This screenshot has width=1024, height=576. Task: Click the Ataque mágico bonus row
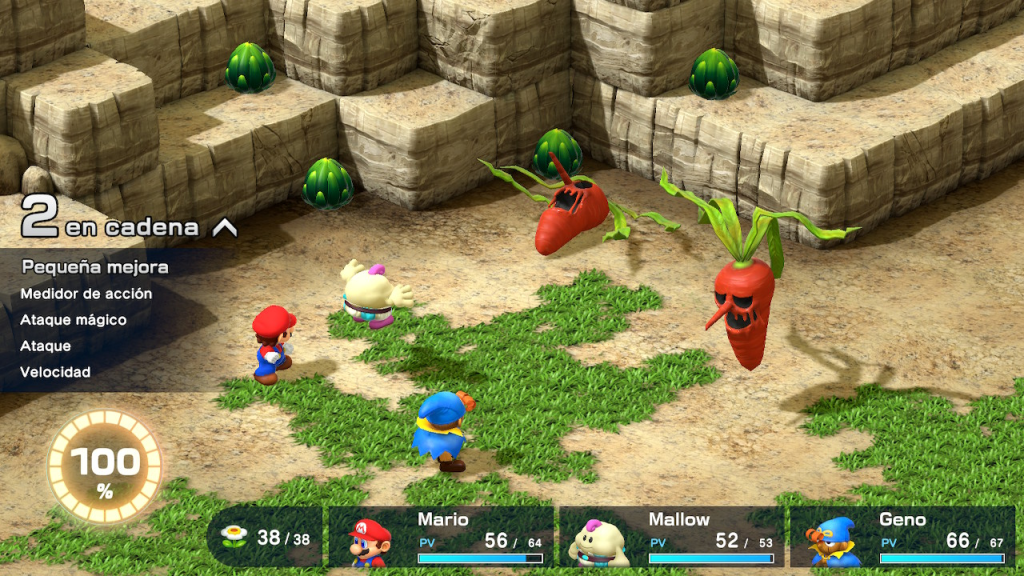[x=74, y=320]
